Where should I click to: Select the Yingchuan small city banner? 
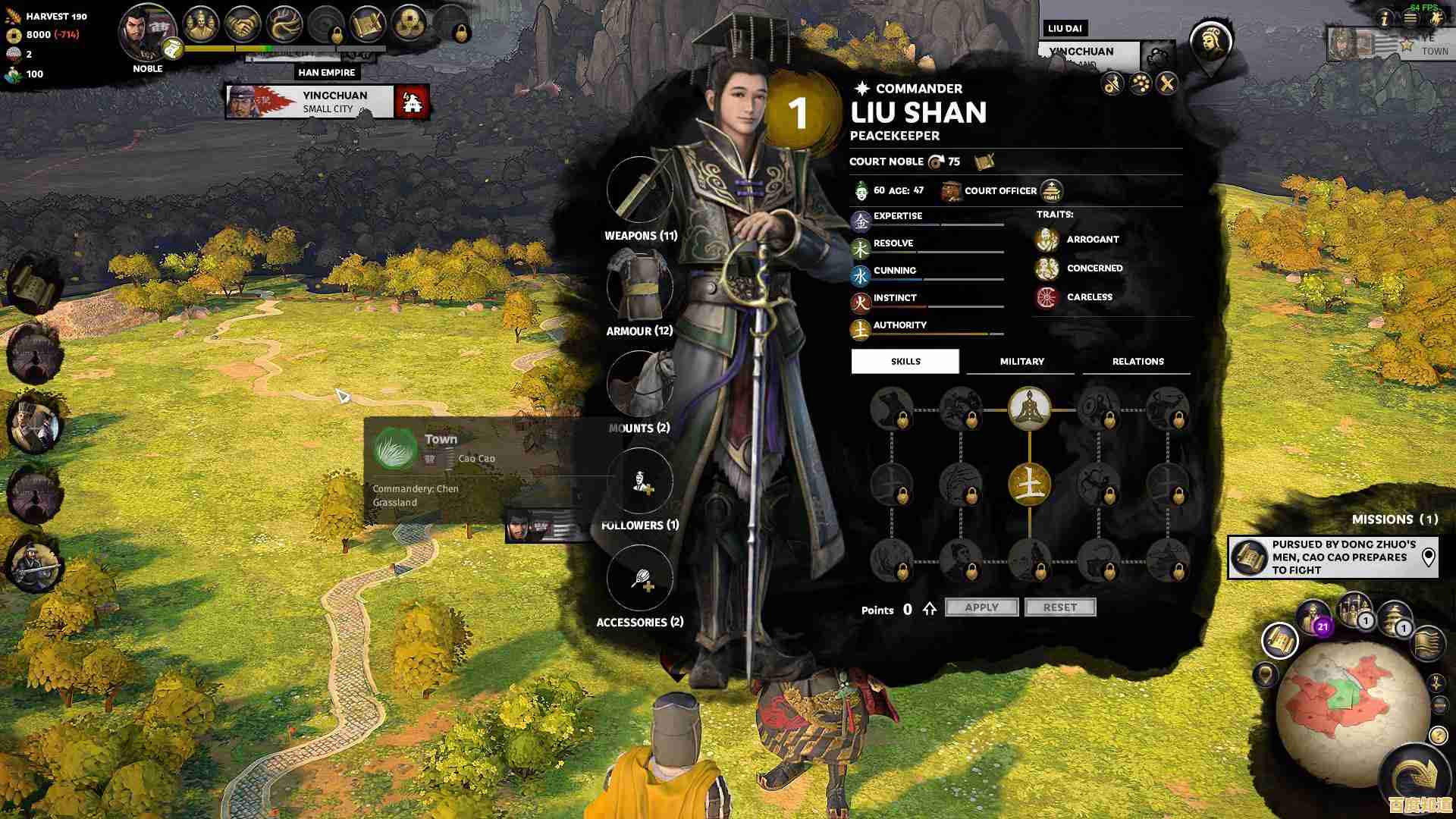(328, 102)
